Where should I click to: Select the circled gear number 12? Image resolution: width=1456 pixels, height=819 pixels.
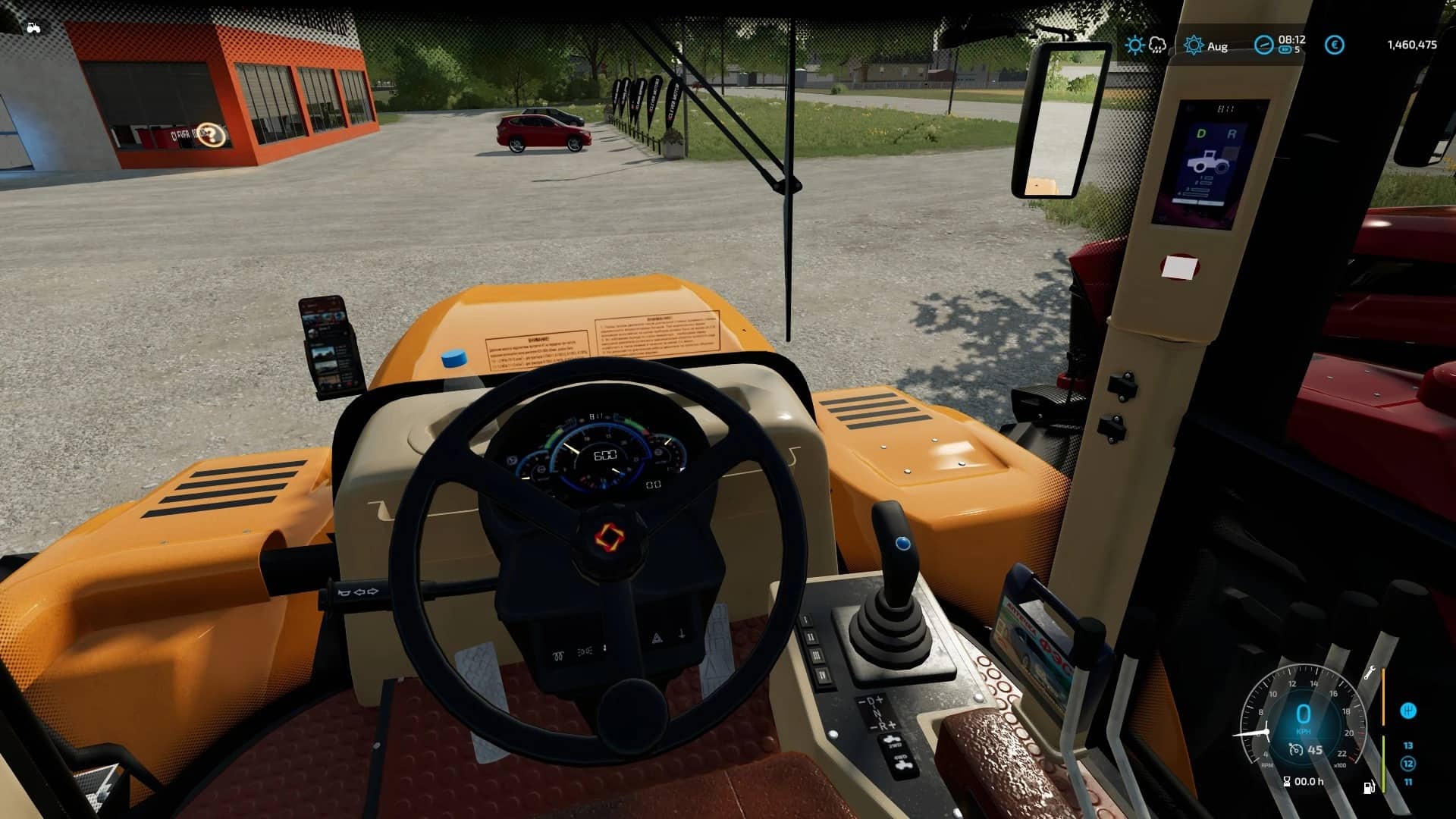[1408, 764]
